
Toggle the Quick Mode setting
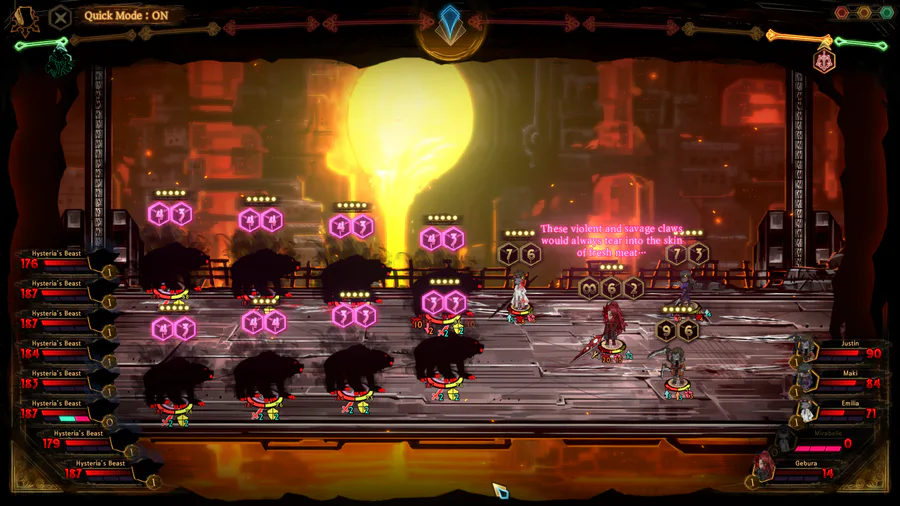[126, 15]
